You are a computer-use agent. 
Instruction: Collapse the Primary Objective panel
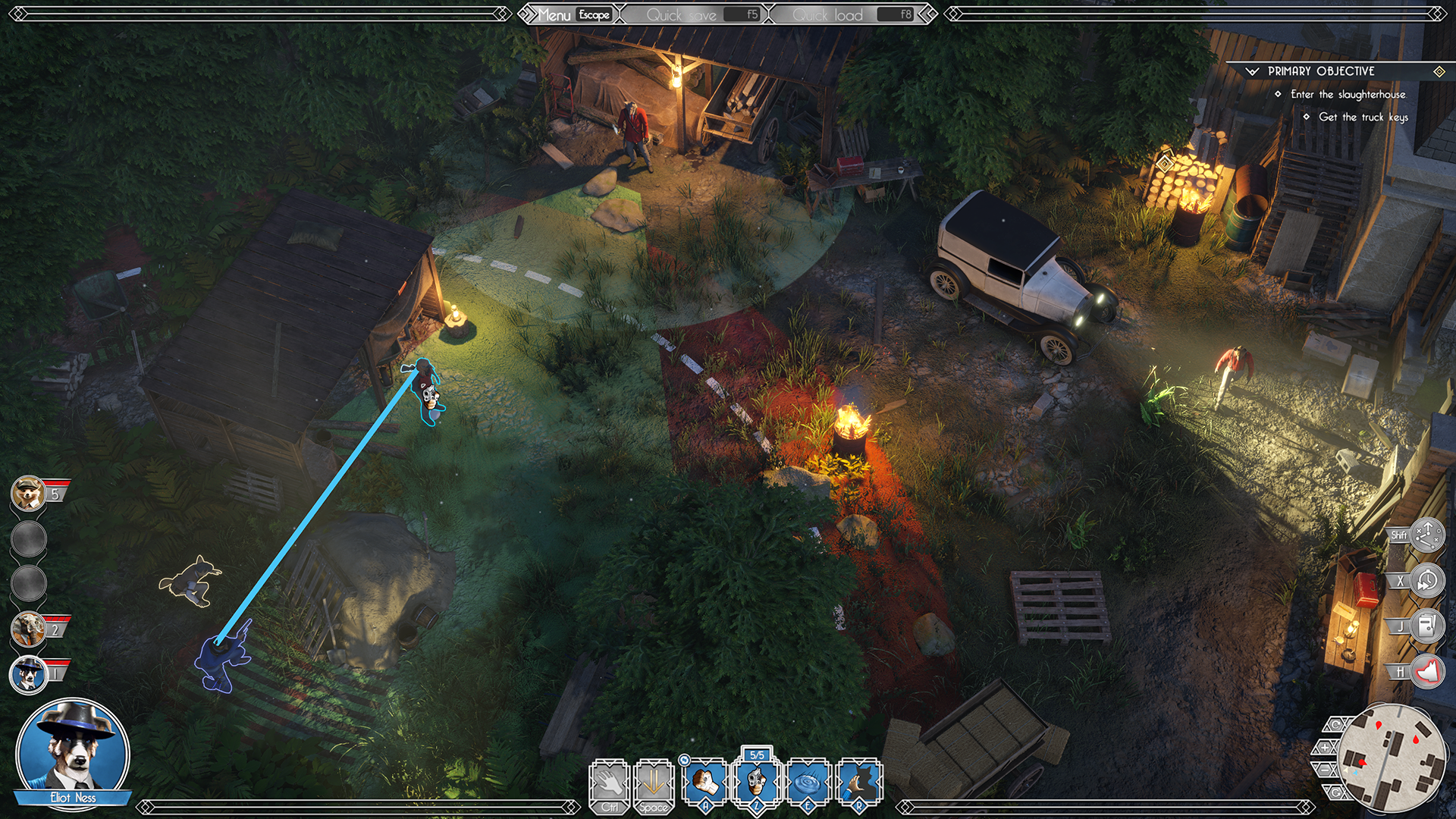(1252, 71)
